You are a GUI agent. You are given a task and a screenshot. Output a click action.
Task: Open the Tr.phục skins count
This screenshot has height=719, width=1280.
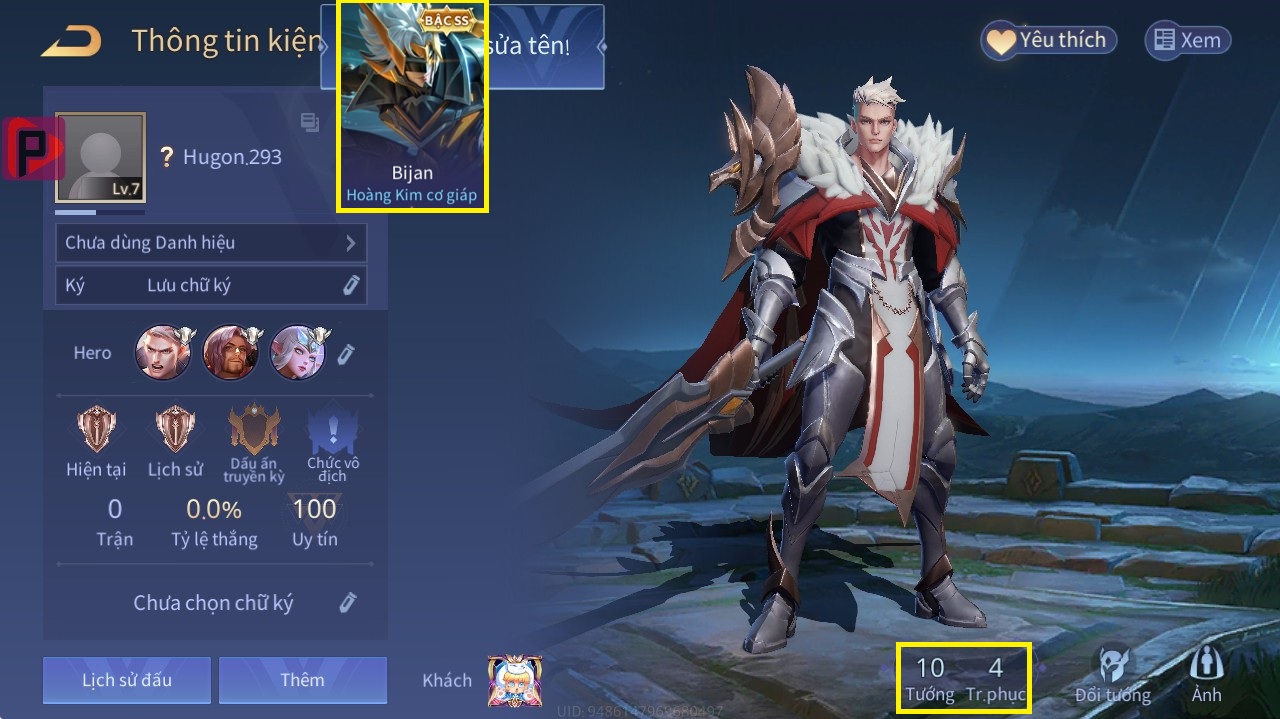tap(995, 679)
